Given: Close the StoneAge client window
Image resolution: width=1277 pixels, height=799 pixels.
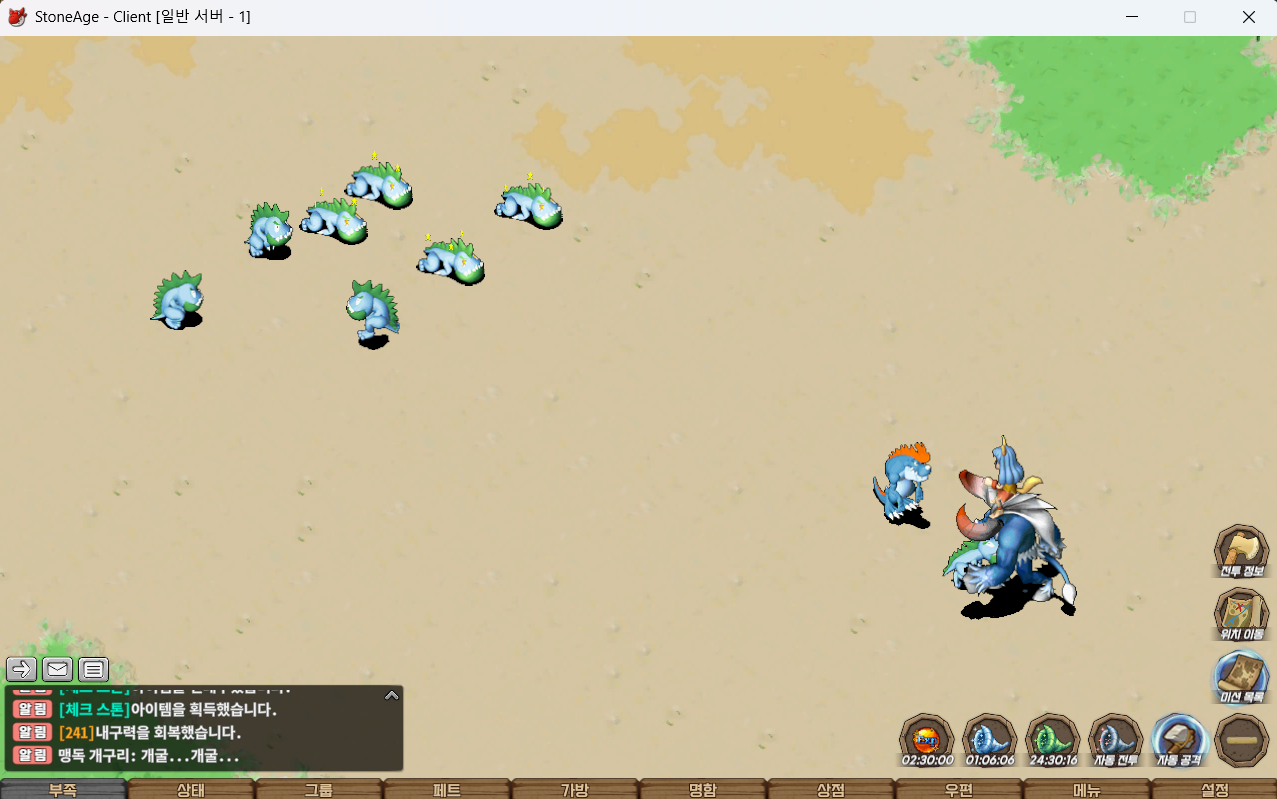Looking at the screenshot, I should pyautogui.click(x=1248, y=17).
